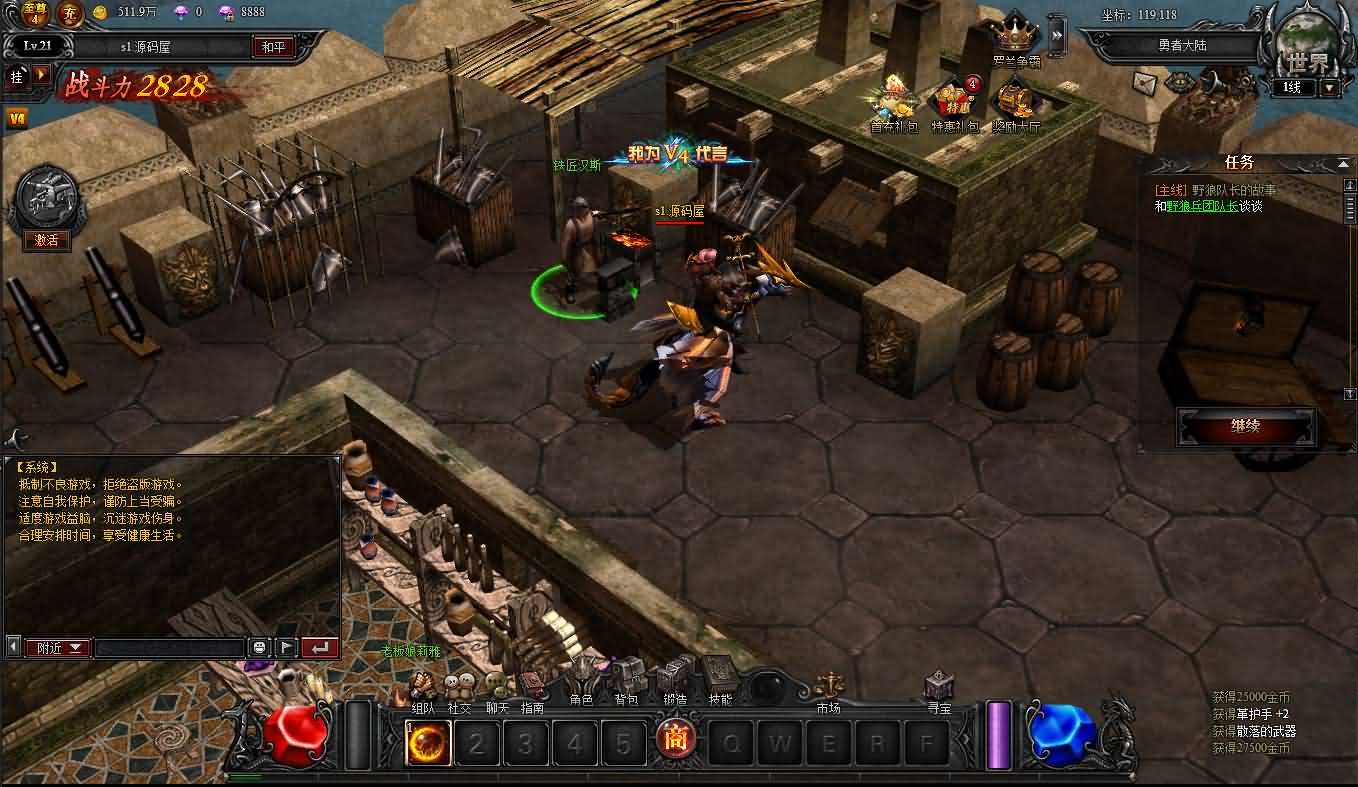Open the 寻宝 treasure hunt icon
The image size is (1358, 787).
coord(939,688)
